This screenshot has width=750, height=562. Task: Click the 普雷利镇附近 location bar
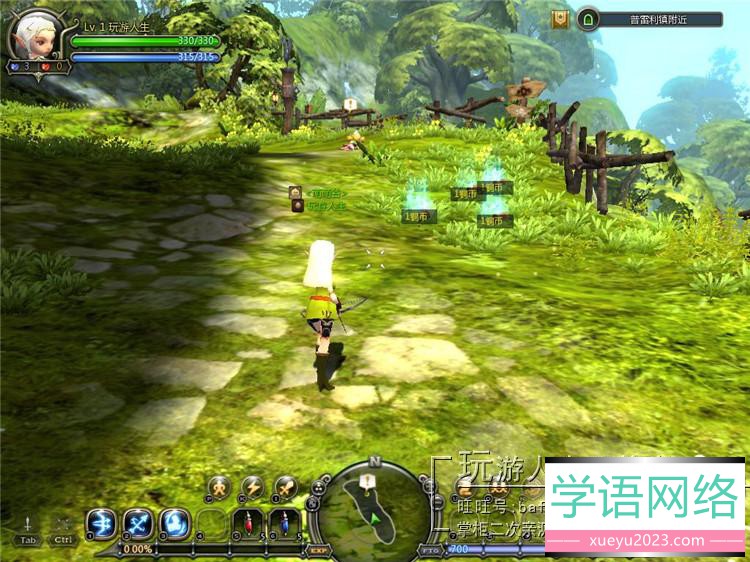662,19
